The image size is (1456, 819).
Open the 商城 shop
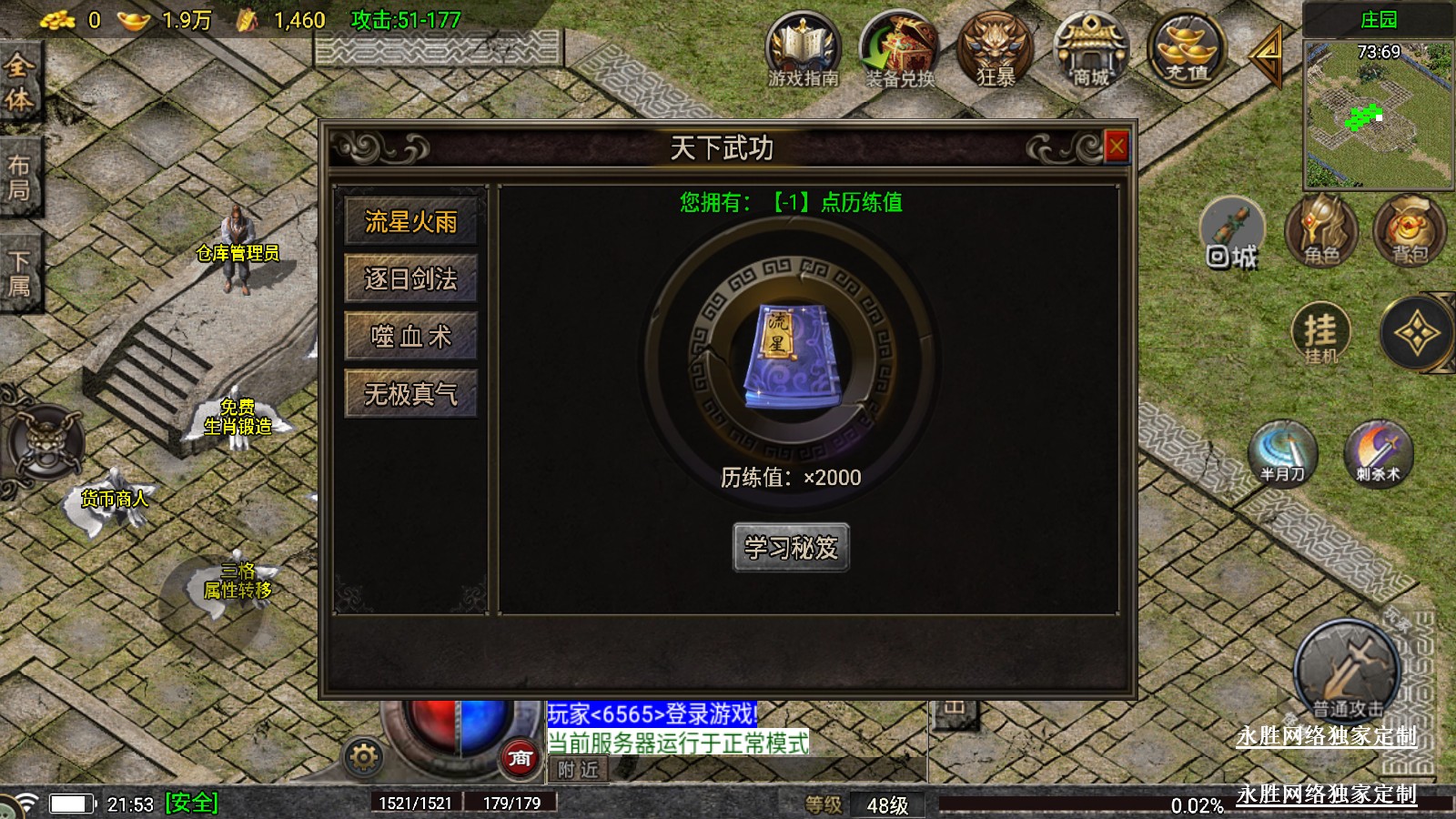click(1090, 50)
